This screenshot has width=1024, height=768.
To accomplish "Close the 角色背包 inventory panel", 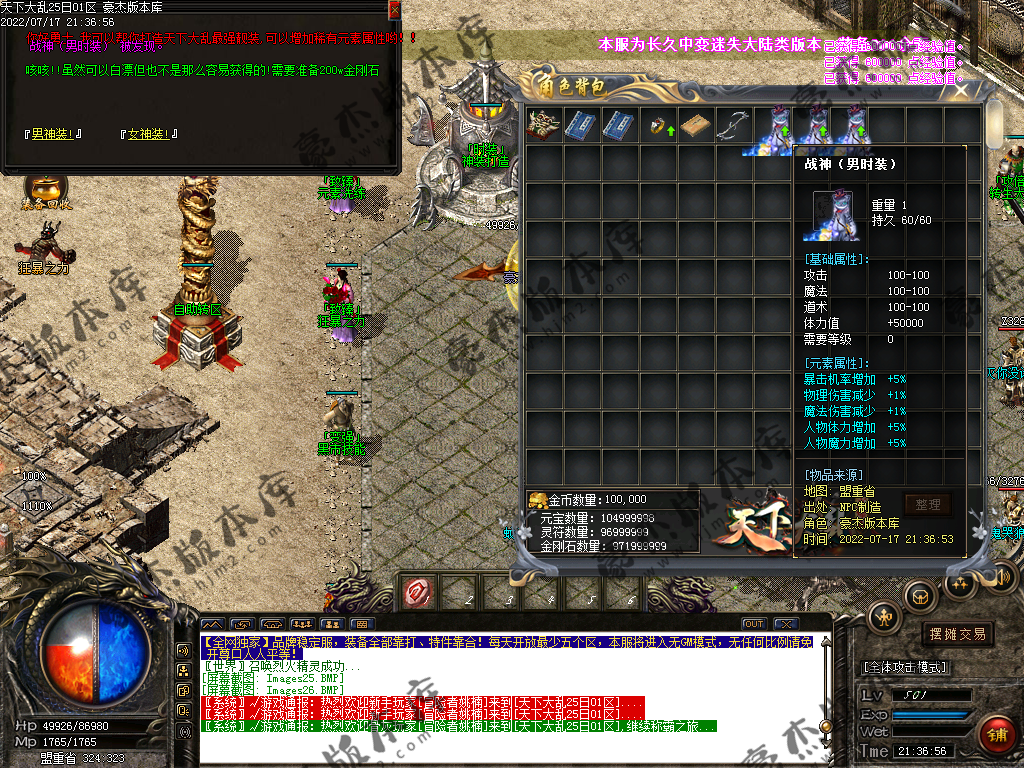I will [961, 90].
